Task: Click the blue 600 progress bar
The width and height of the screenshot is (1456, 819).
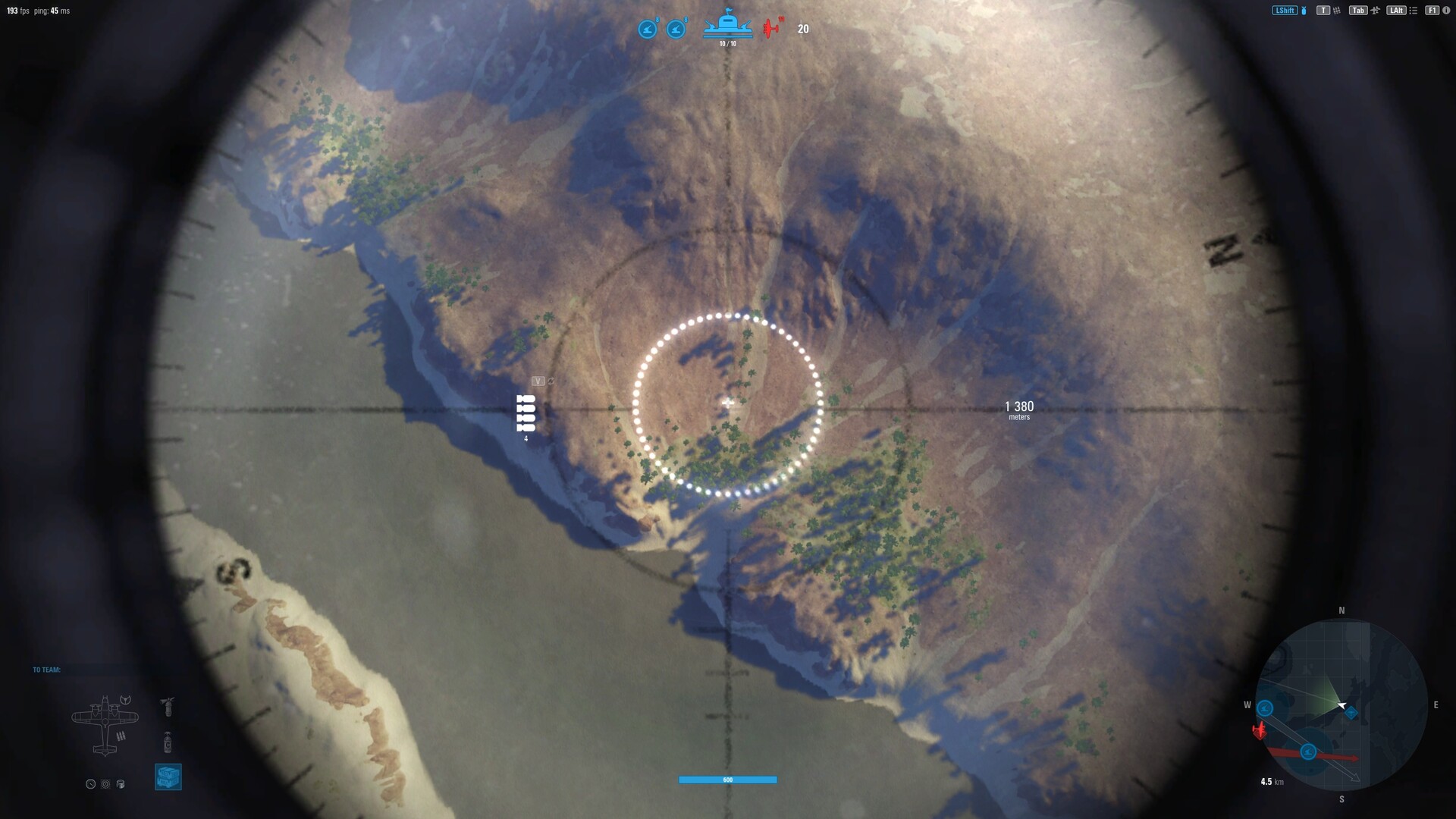Action: point(728,780)
